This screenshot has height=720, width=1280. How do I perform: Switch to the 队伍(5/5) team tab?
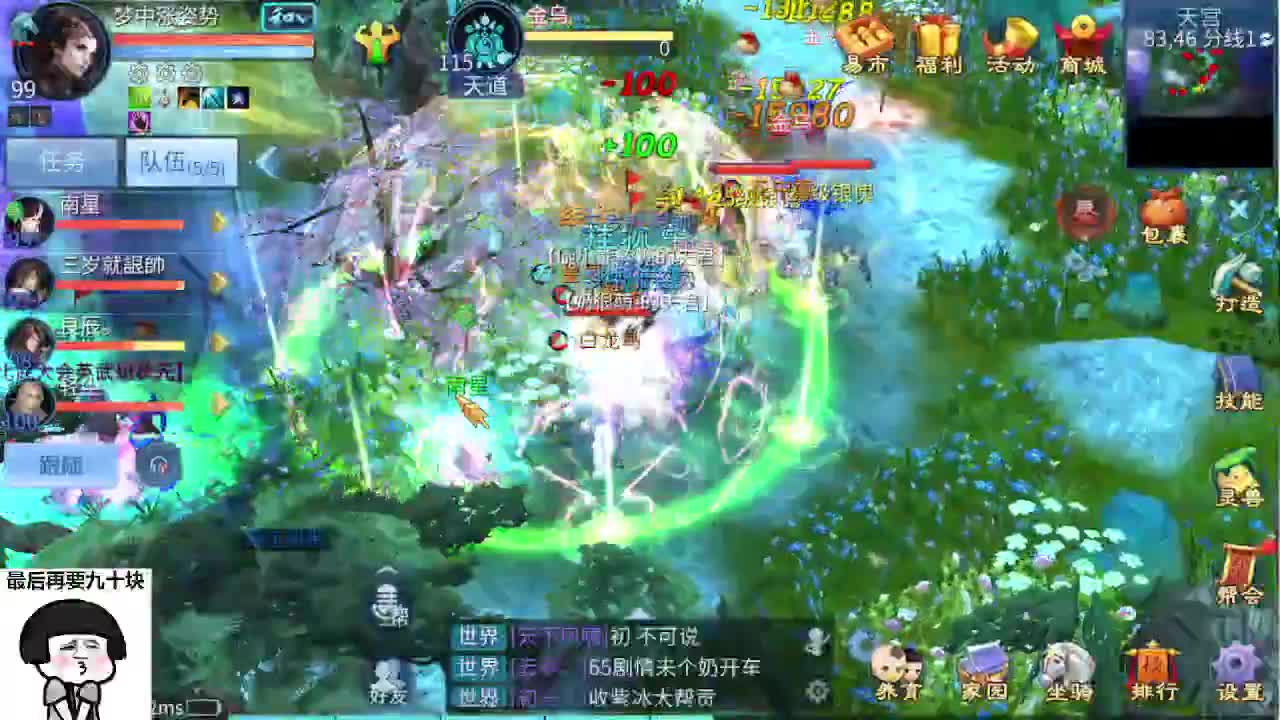(180, 162)
